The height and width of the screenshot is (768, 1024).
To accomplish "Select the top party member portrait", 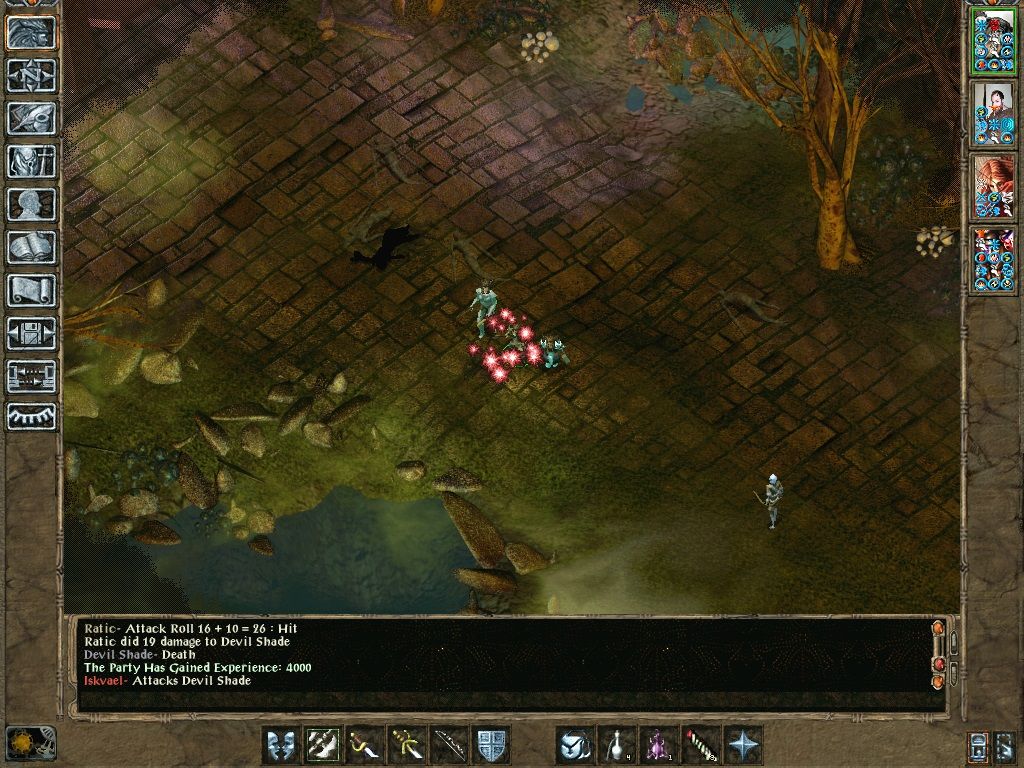I will (x=993, y=41).
